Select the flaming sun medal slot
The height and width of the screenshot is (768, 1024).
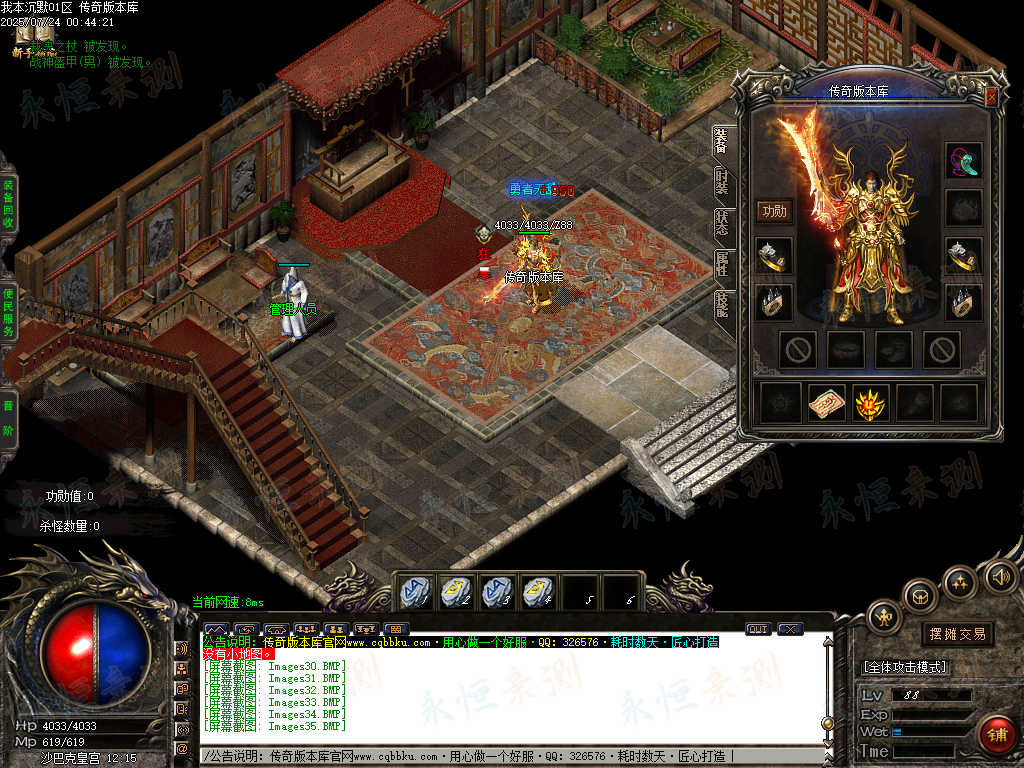point(870,402)
